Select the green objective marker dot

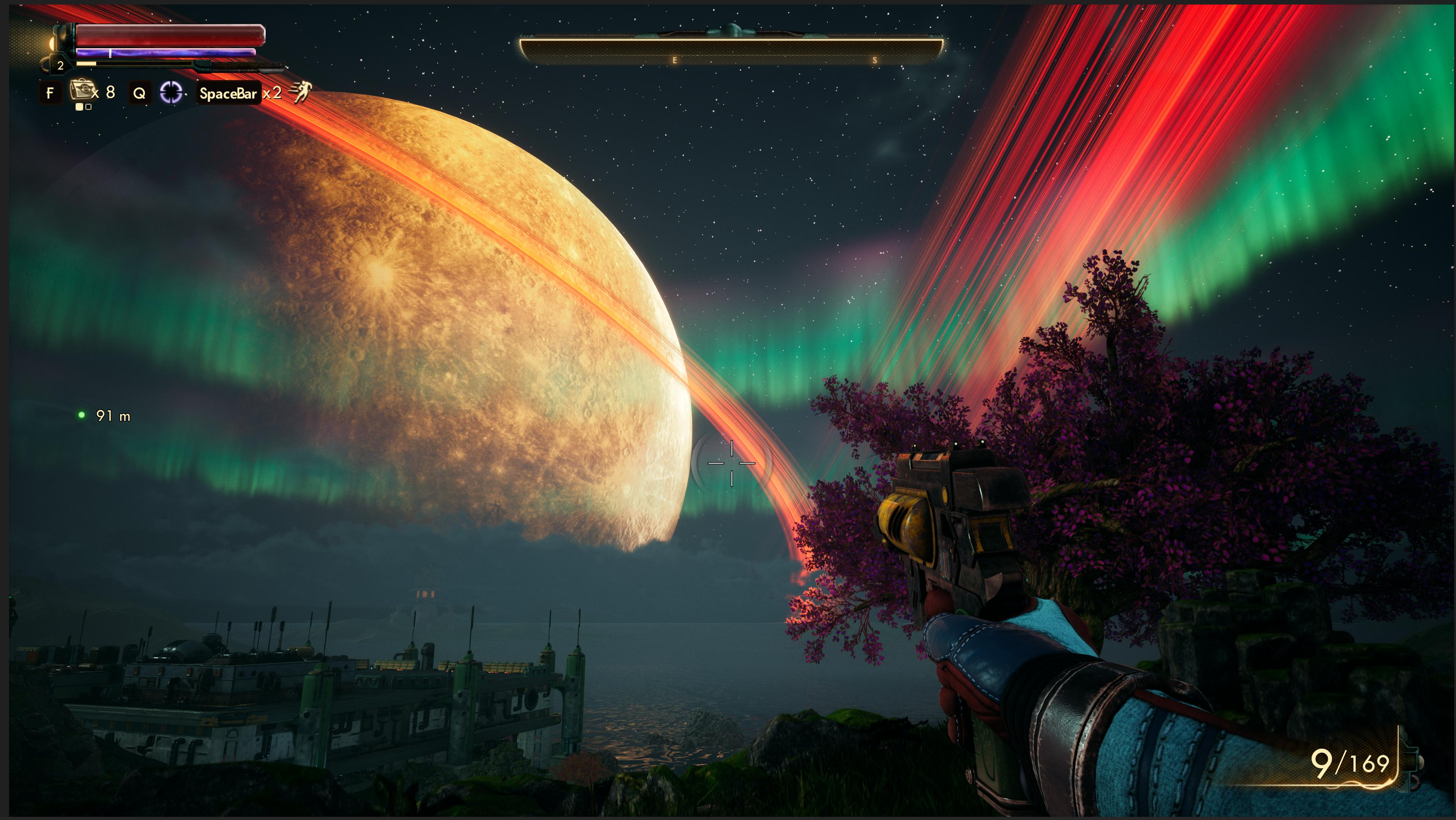click(x=82, y=415)
